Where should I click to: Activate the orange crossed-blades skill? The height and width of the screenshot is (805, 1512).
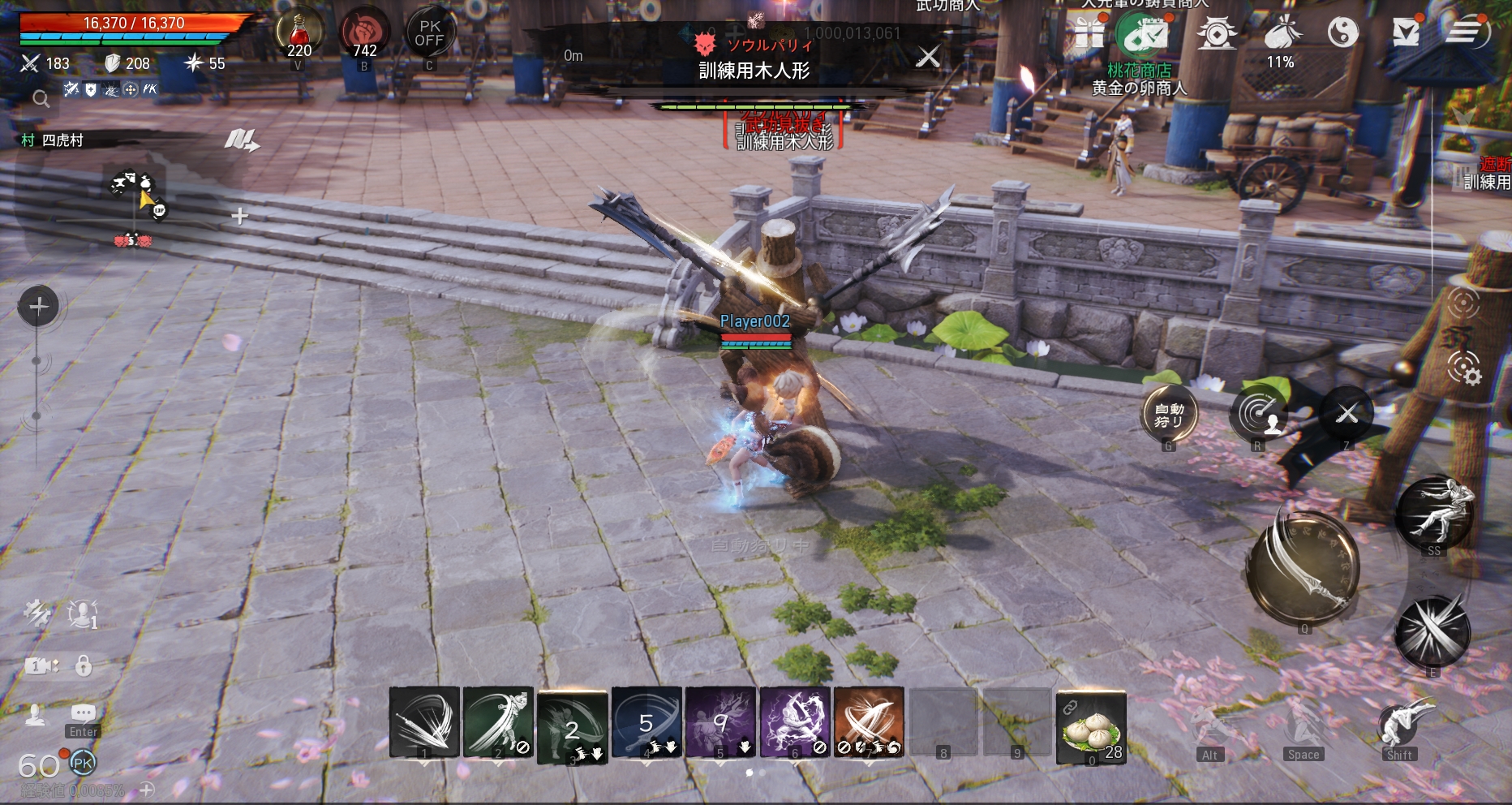coord(868,722)
